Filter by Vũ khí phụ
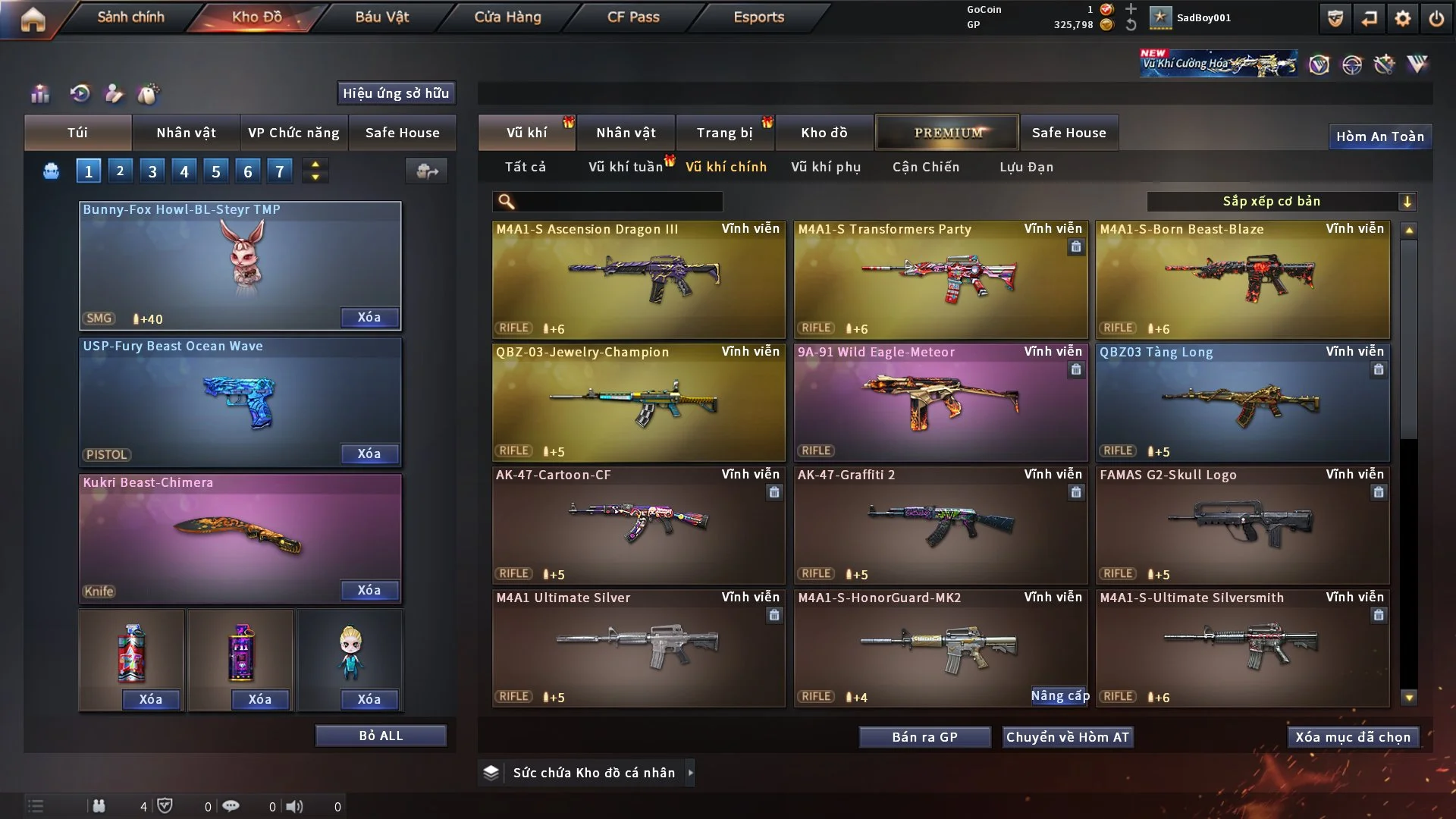Viewport: 1456px width, 819px height. coord(825,167)
